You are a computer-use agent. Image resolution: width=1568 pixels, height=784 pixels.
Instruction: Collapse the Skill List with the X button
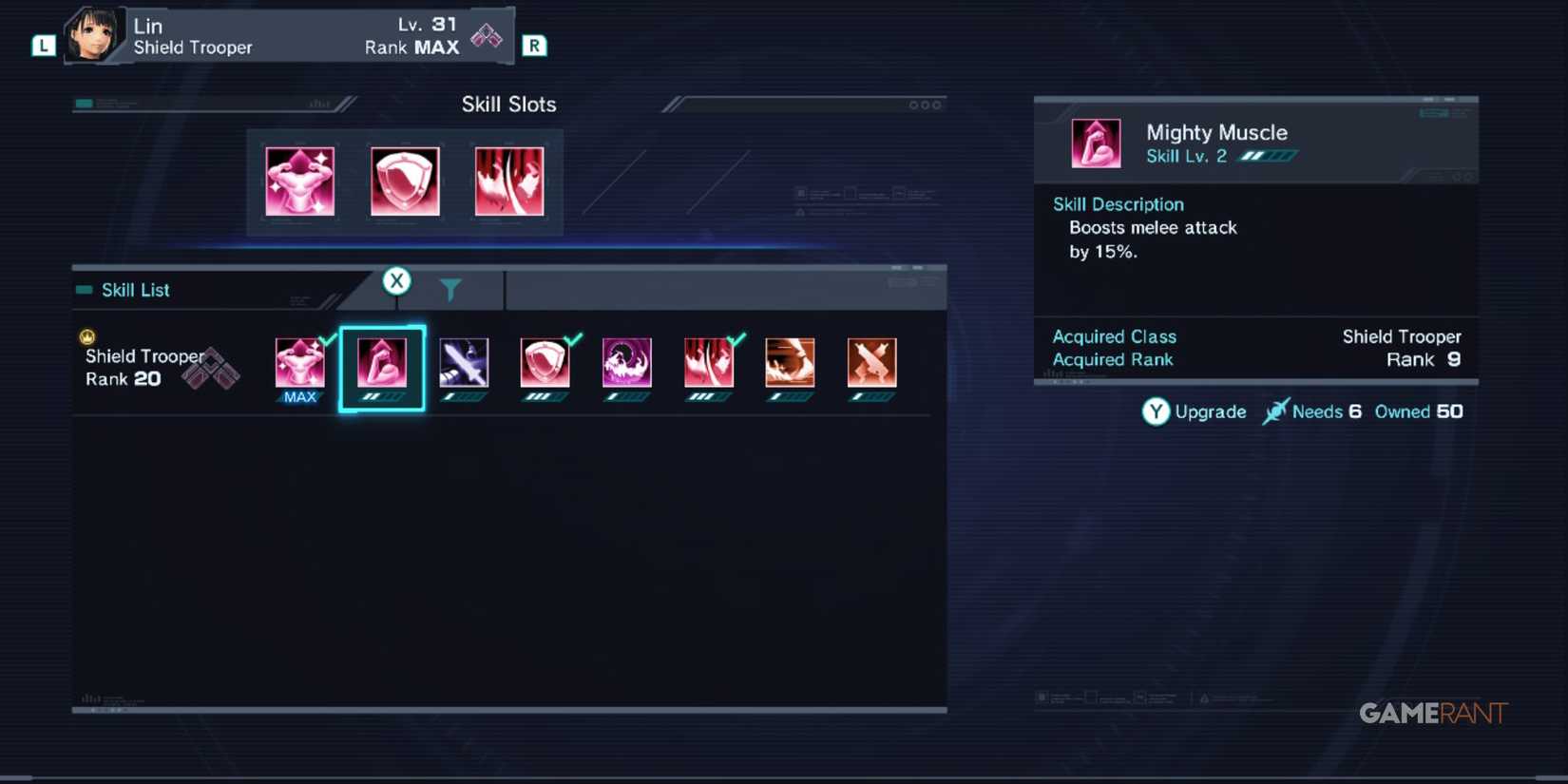(x=396, y=280)
